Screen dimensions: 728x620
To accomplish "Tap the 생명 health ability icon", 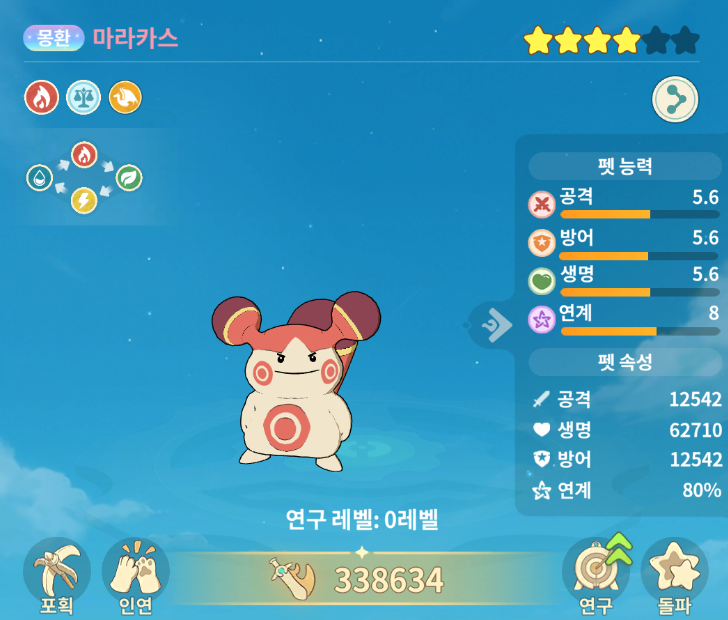I will pyautogui.click(x=541, y=281).
